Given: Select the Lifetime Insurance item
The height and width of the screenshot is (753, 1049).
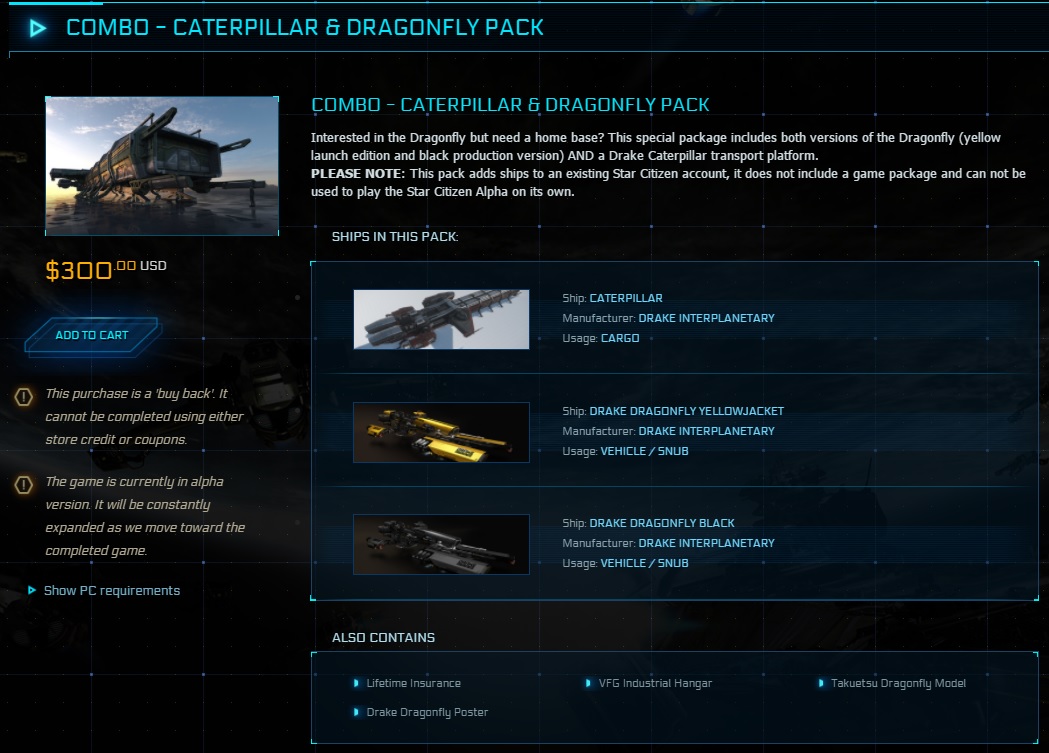Looking at the screenshot, I should pos(413,683).
